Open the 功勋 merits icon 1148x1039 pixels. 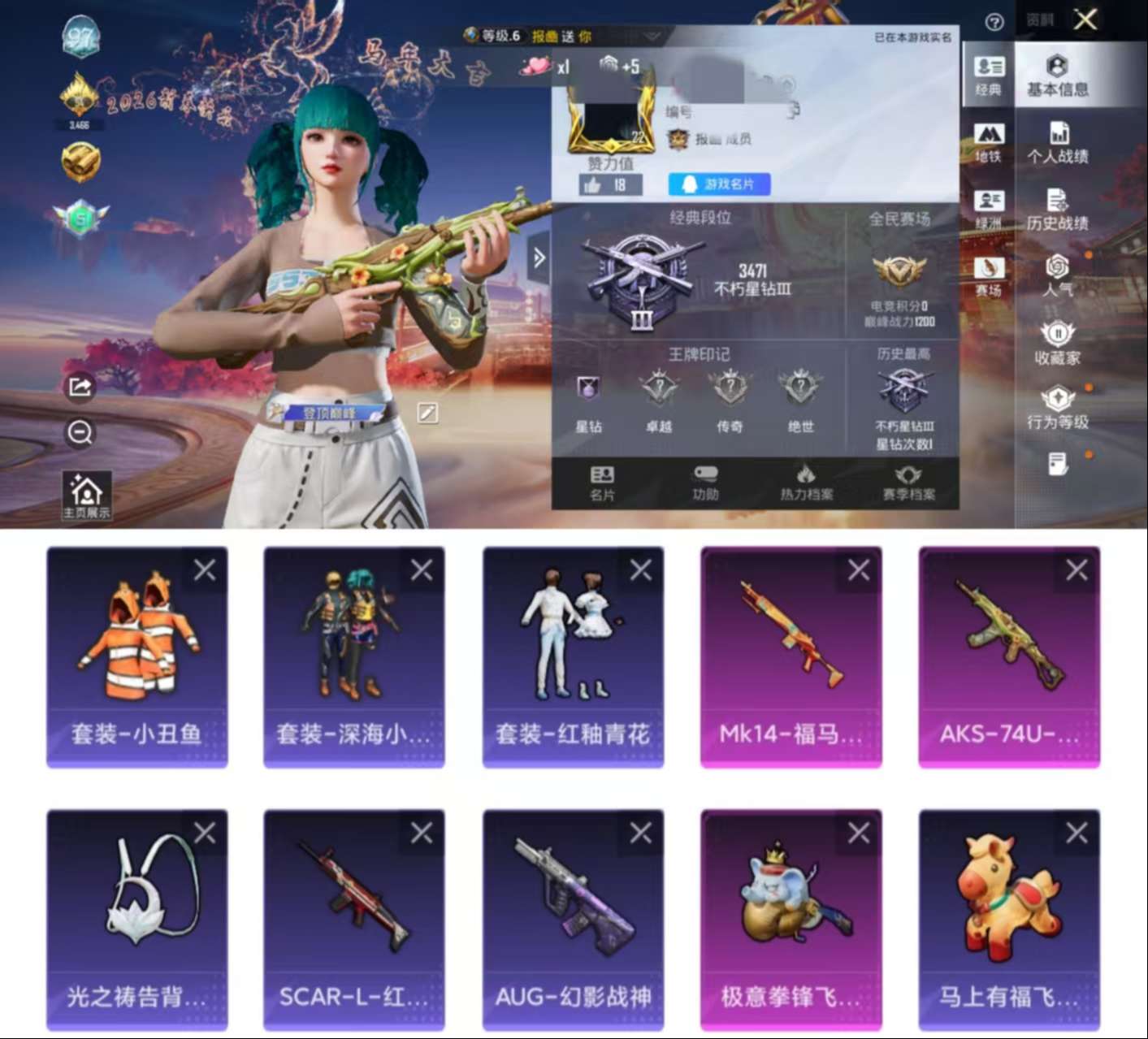click(x=704, y=482)
